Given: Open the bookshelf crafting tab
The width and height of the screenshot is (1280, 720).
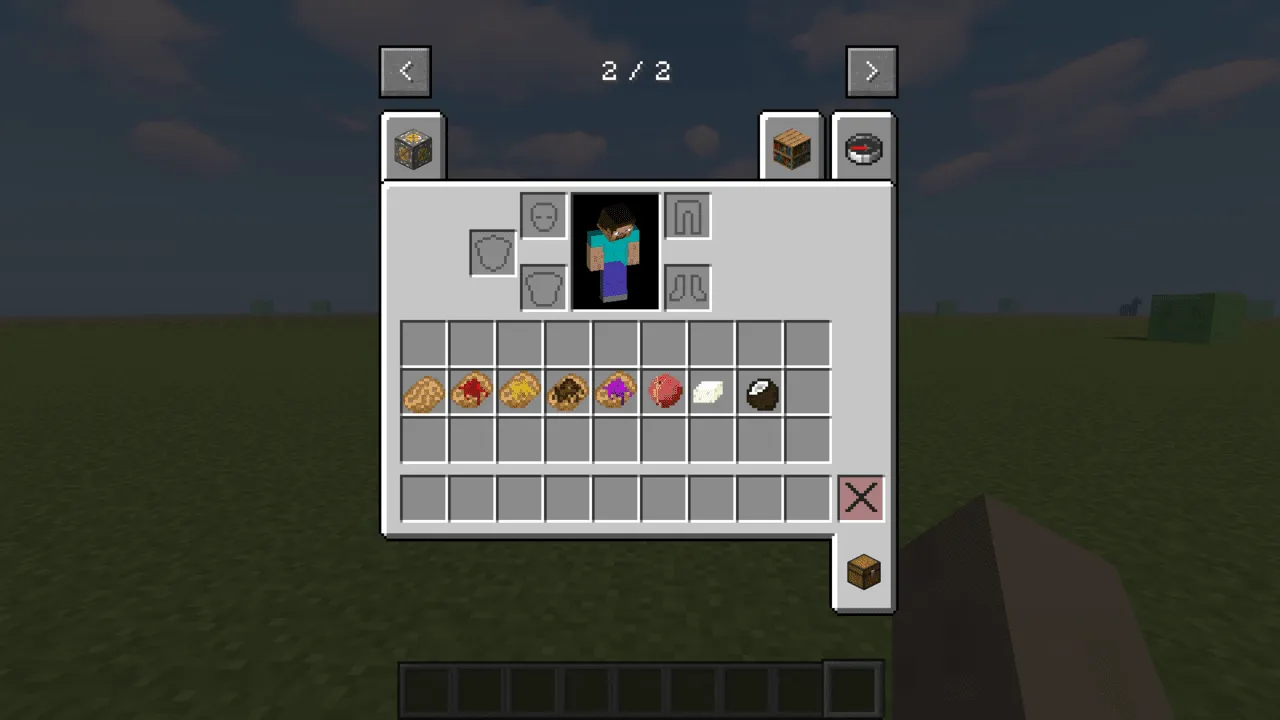Looking at the screenshot, I should pos(792,146).
